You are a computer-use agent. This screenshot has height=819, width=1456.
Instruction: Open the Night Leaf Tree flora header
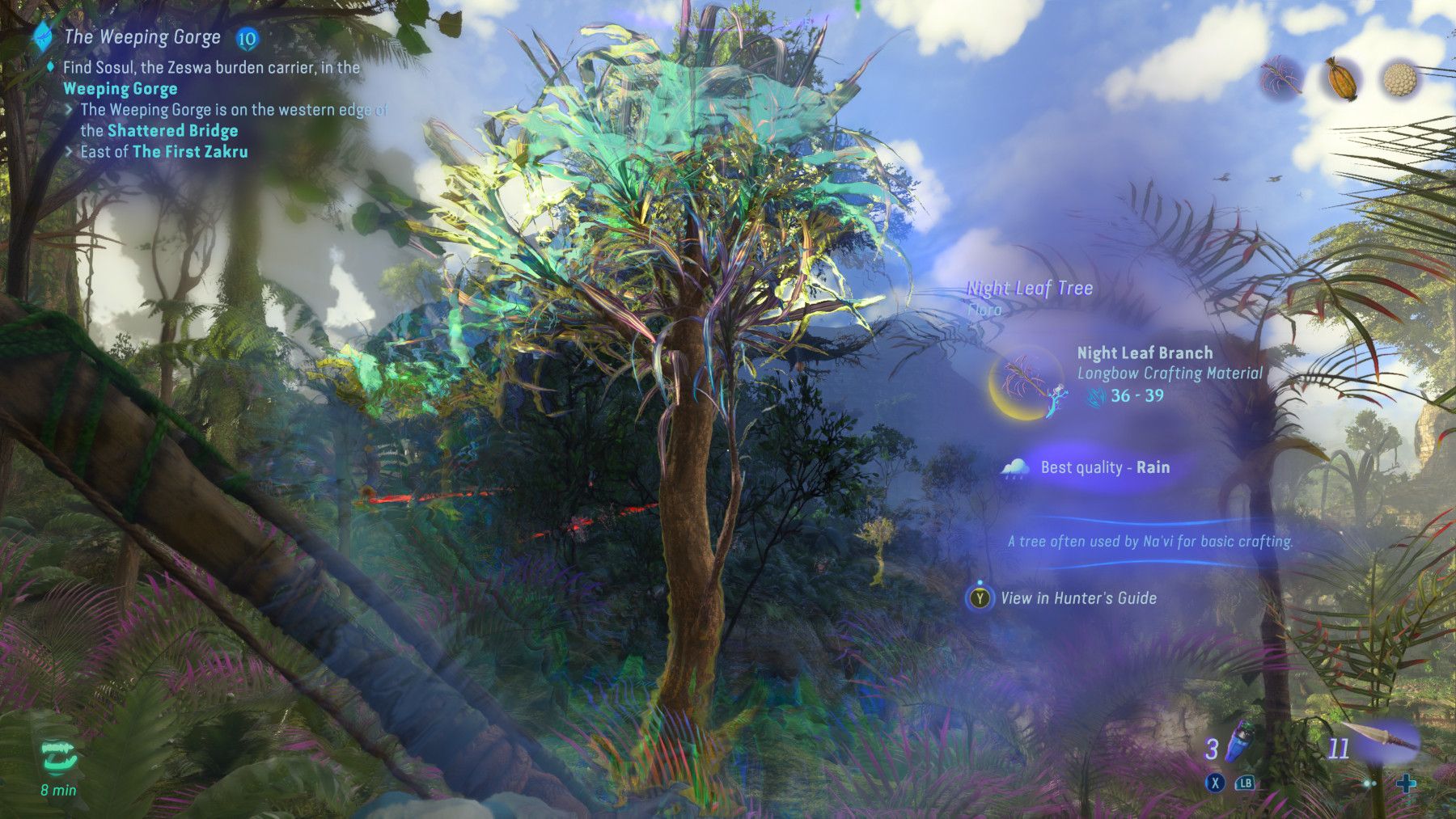tap(1029, 288)
